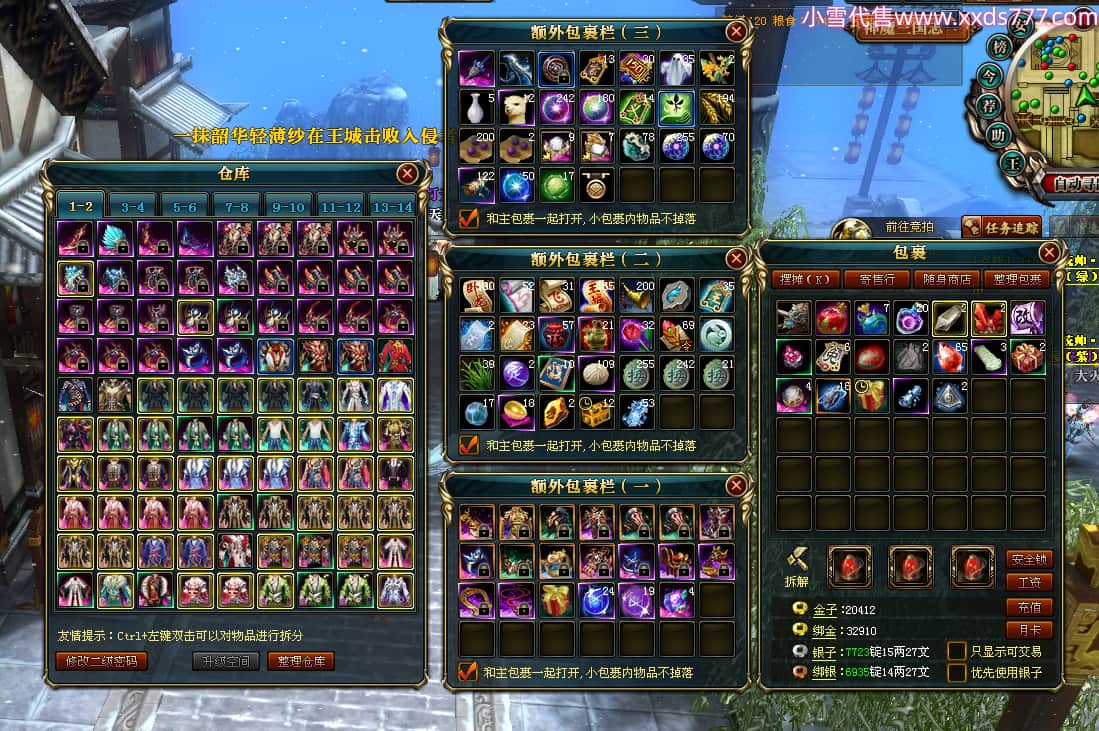Click the 充值 recharge button
Screen dimensions: 1099x731
tap(1029, 607)
